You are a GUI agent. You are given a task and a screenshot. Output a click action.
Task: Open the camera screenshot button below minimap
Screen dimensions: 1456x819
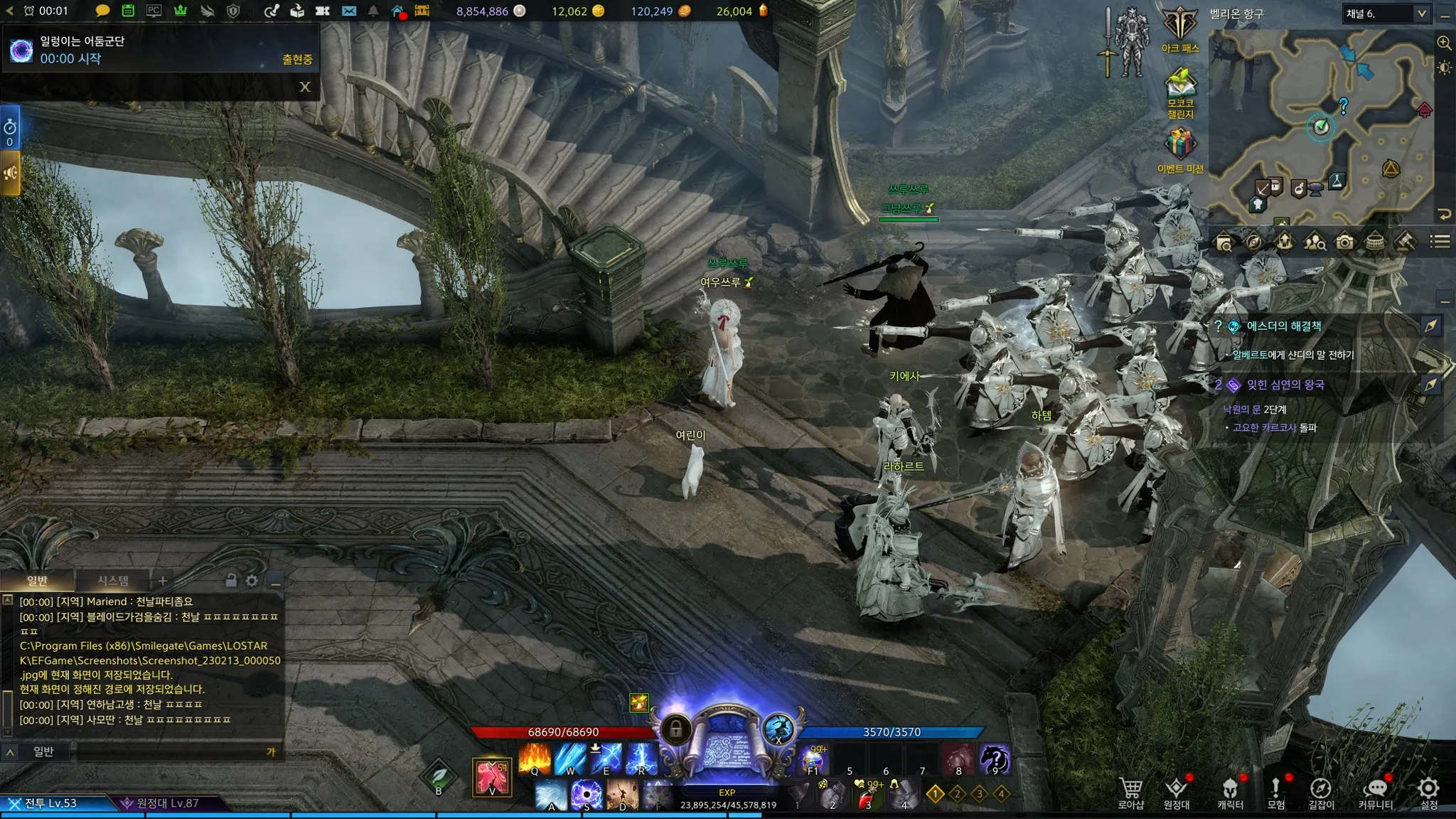[x=1344, y=242]
